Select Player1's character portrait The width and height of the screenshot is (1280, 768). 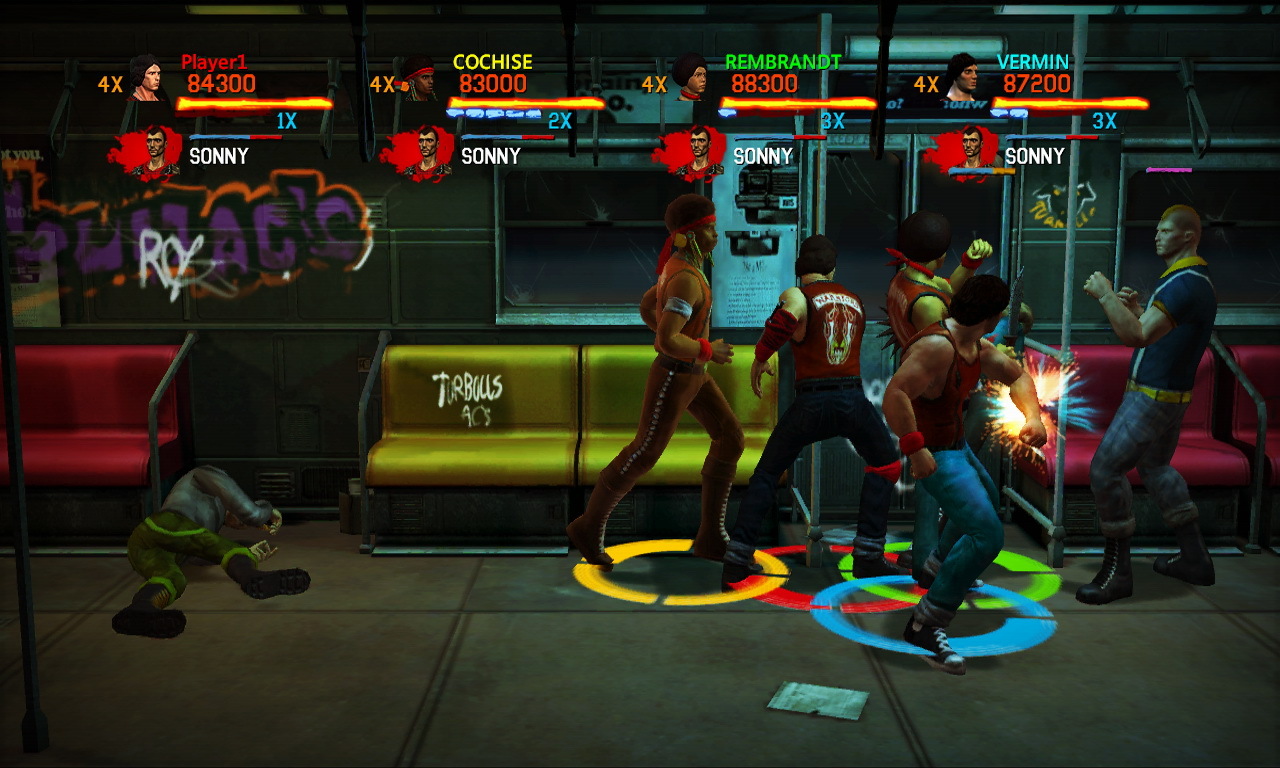pos(144,78)
